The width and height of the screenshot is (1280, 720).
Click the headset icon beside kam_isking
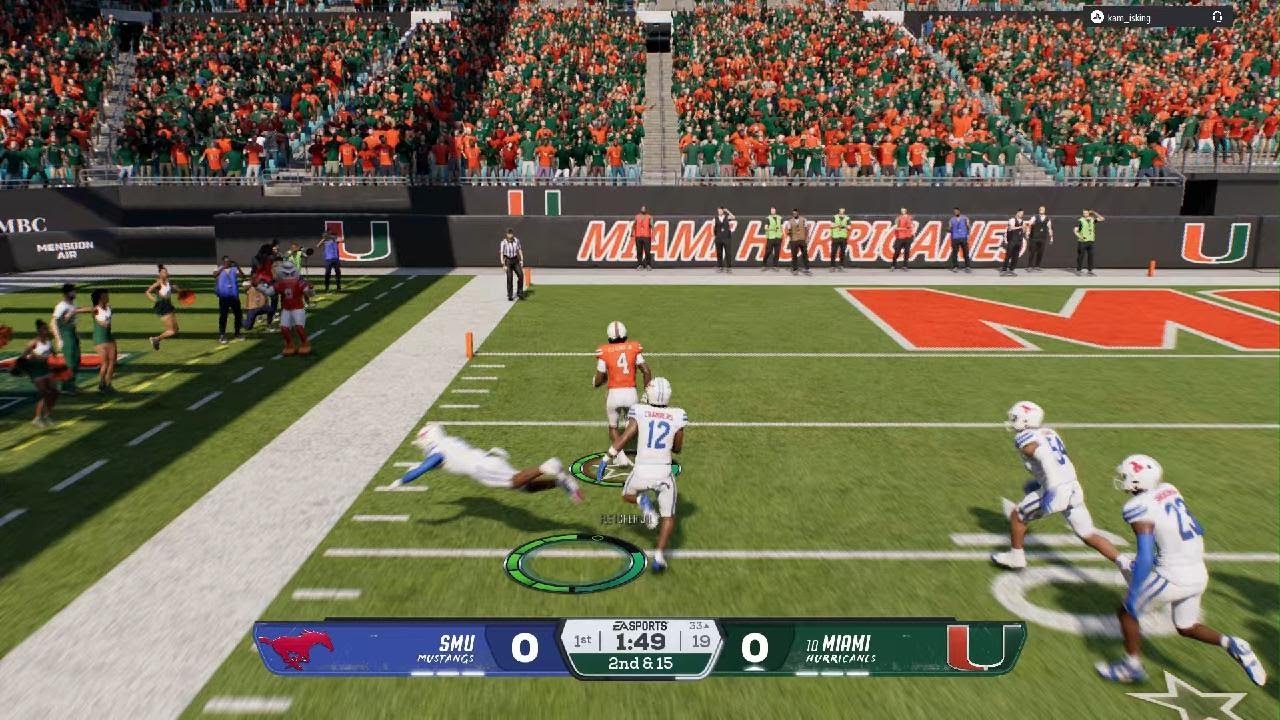click(1217, 17)
